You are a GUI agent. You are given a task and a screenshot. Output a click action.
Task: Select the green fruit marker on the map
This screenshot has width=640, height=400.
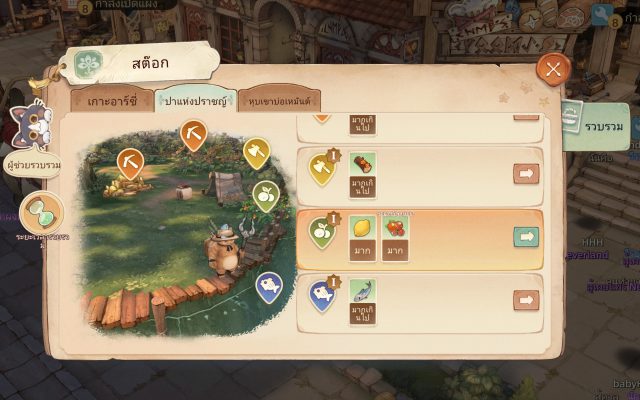[265, 194]
